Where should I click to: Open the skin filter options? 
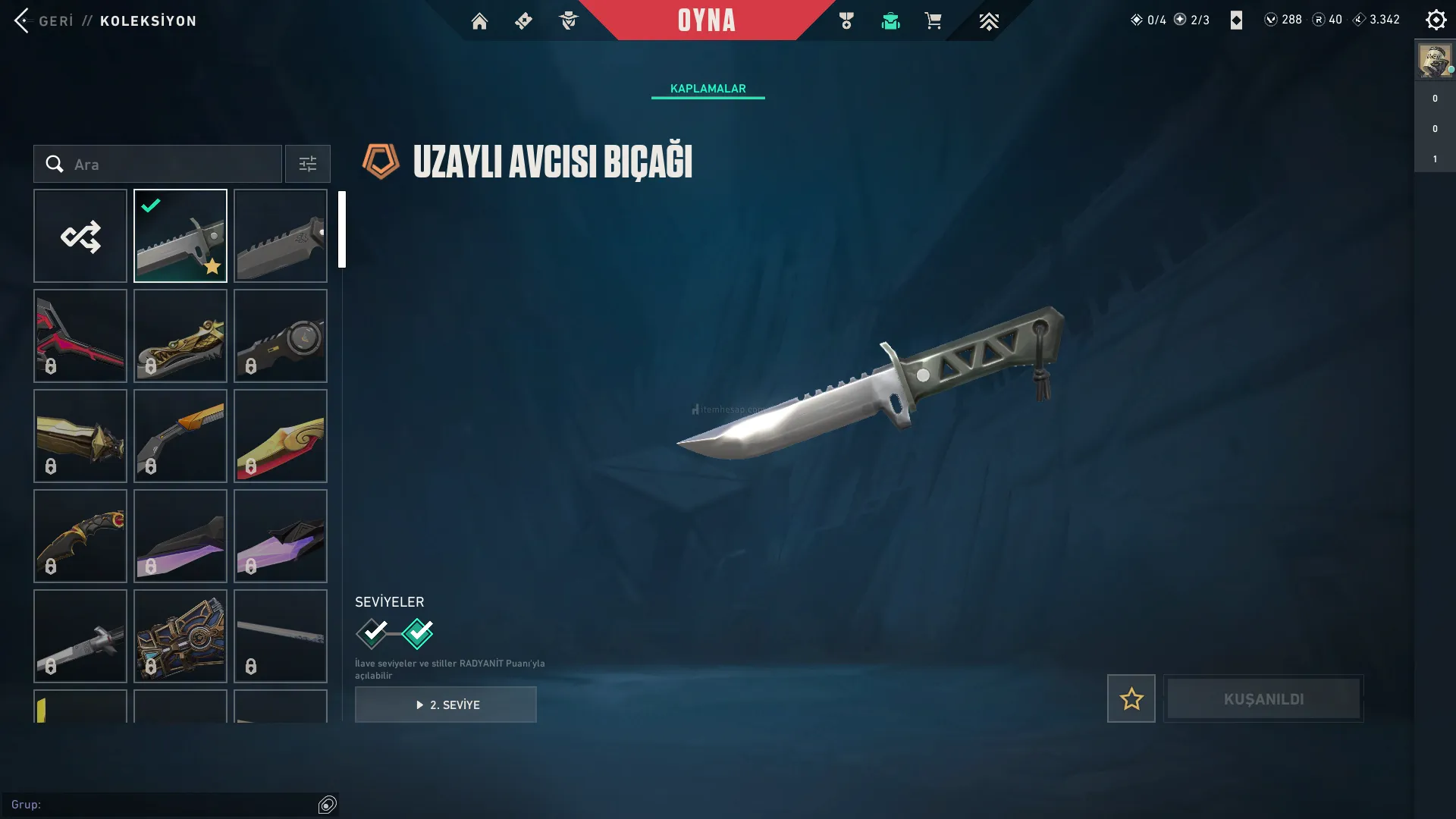(307, 164)
